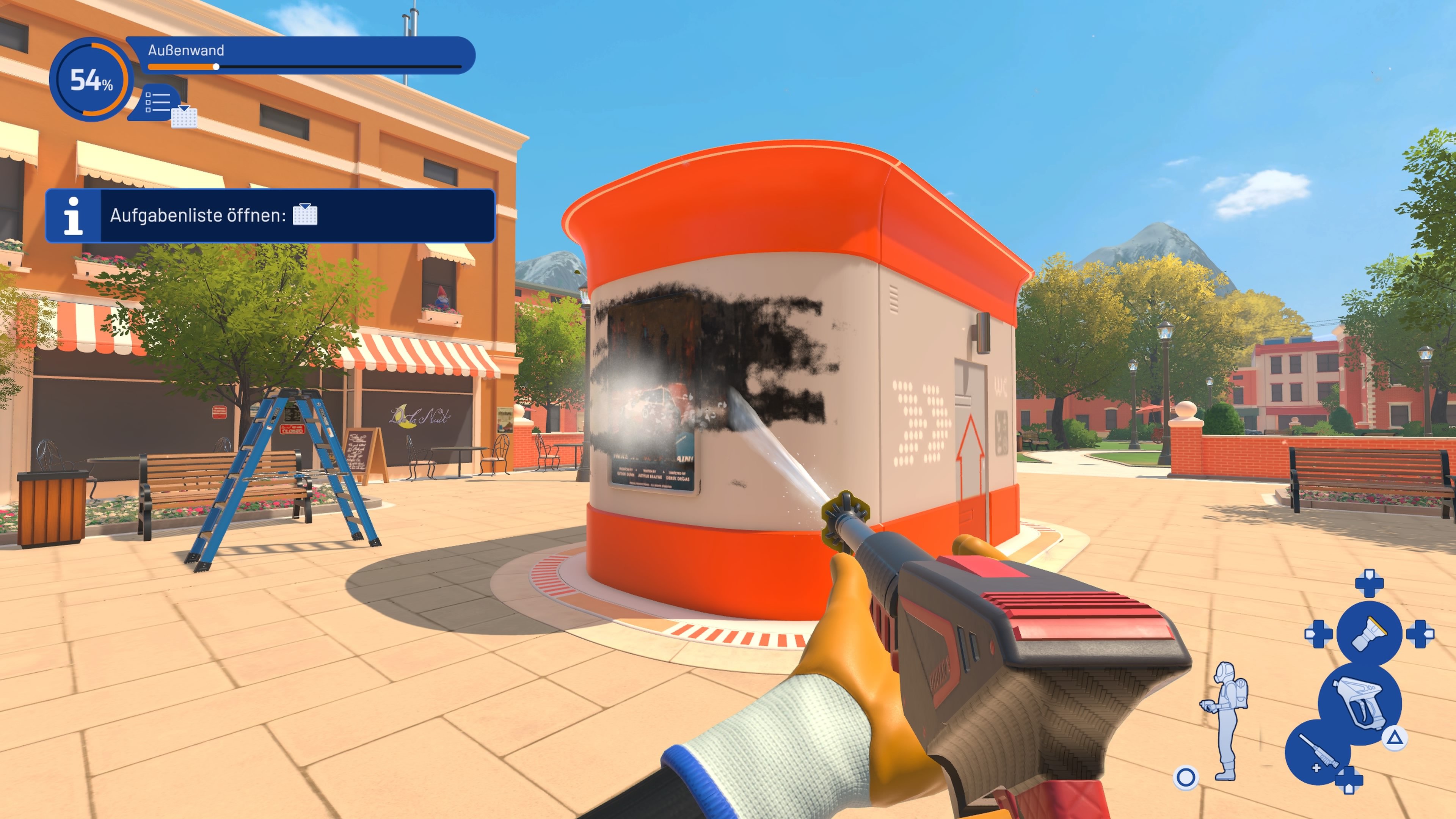
Task: Click the plus symbol on the lance icon
Action: (1316, 767)
